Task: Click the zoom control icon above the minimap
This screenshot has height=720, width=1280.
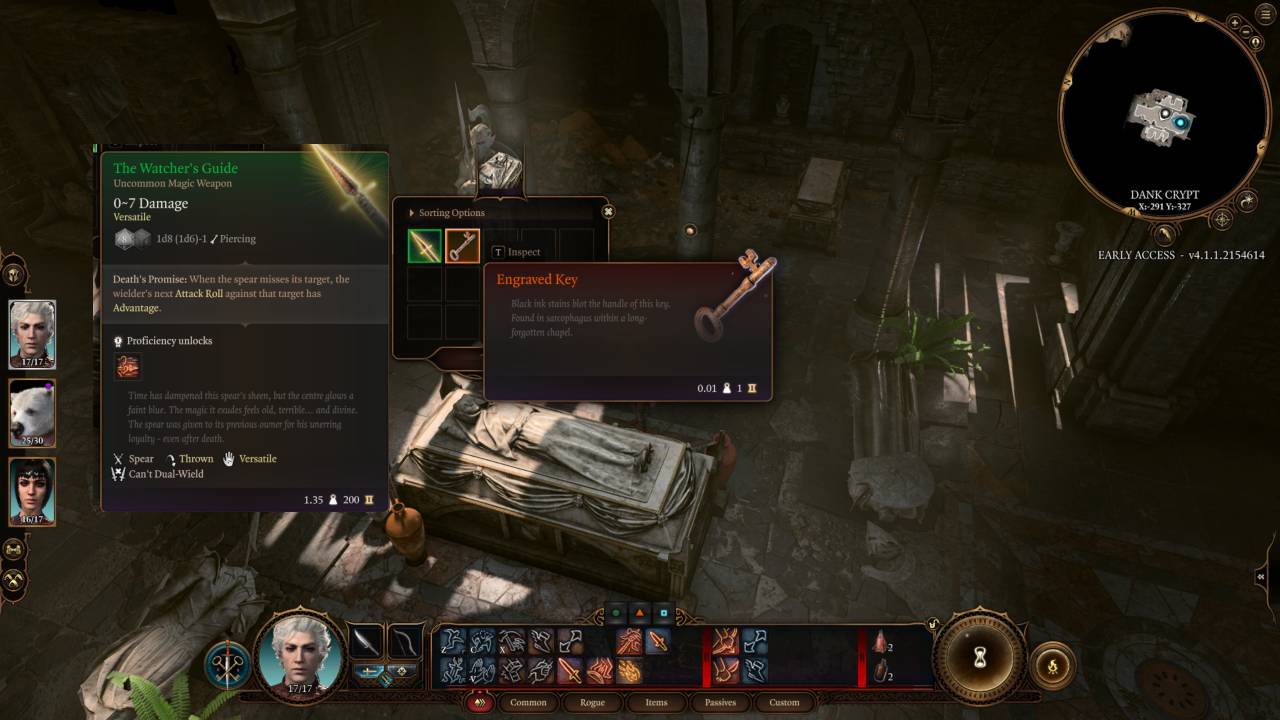Action: 1235,22
